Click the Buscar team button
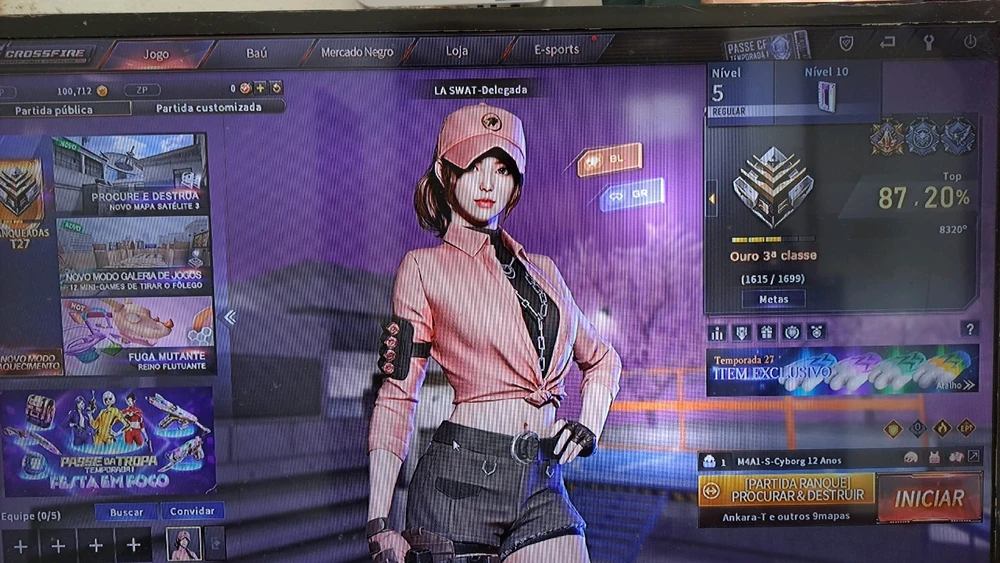The image size is (1000, 563). (x=124, y=511)
